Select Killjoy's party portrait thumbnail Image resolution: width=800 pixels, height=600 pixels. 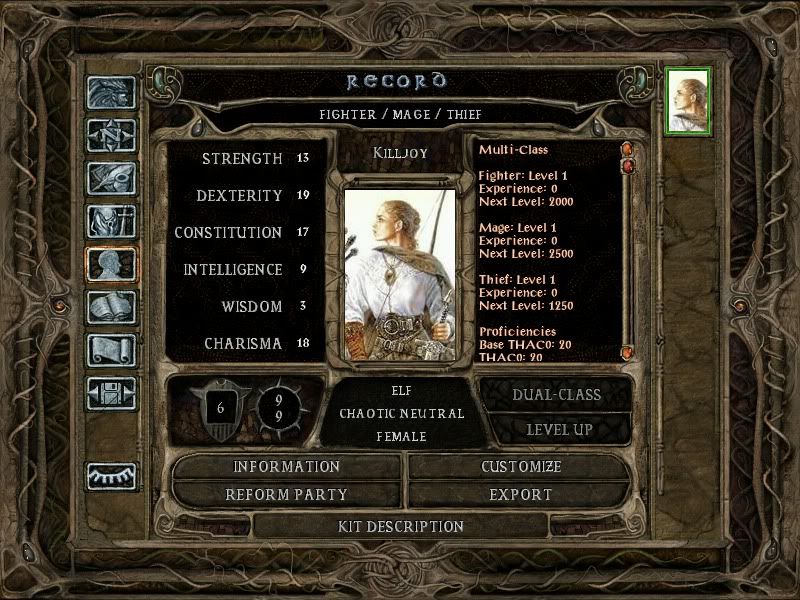click(x=688, y=97)
